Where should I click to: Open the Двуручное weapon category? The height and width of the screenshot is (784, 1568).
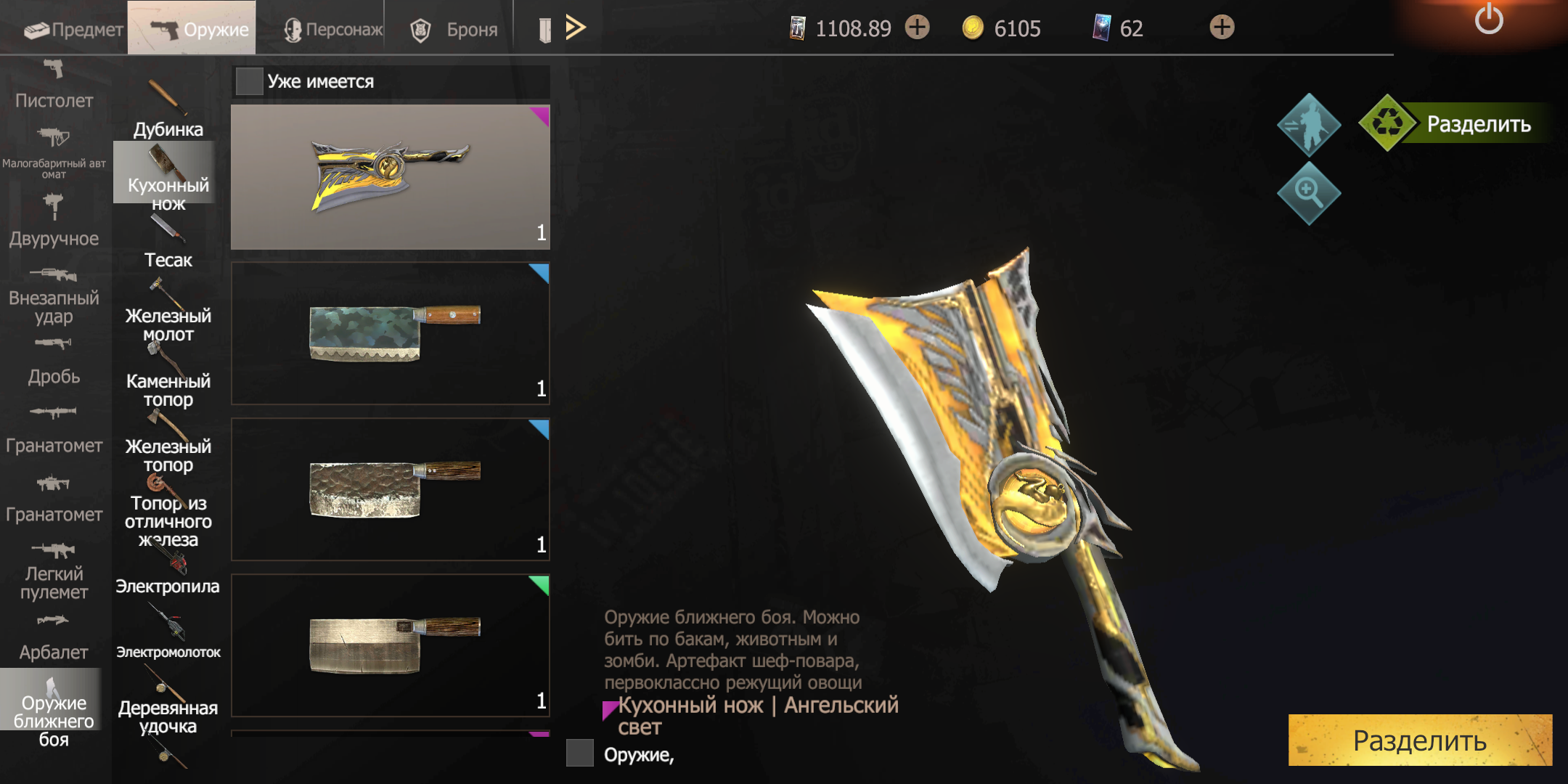[54, 221]
